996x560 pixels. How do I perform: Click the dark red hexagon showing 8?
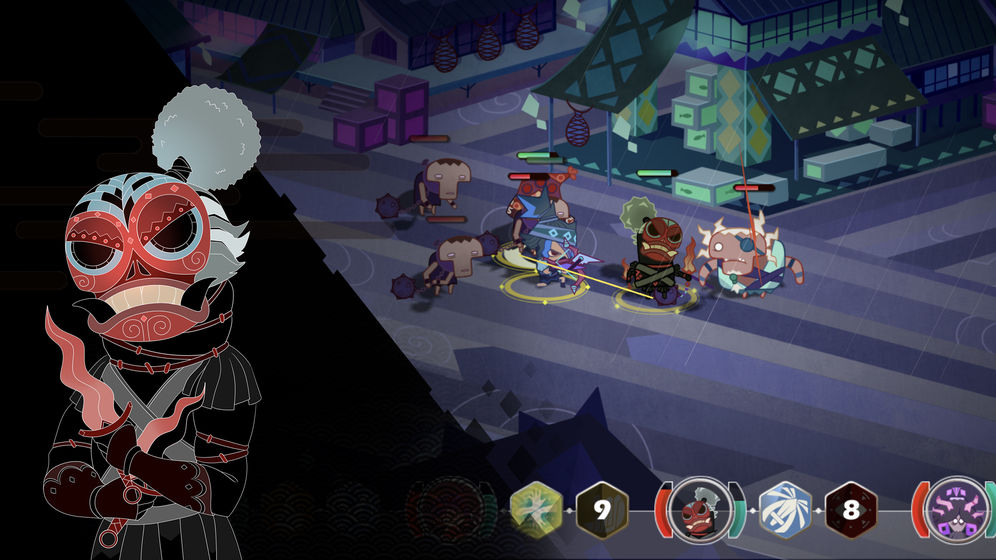pyautogui.click(x=850, y=510)
